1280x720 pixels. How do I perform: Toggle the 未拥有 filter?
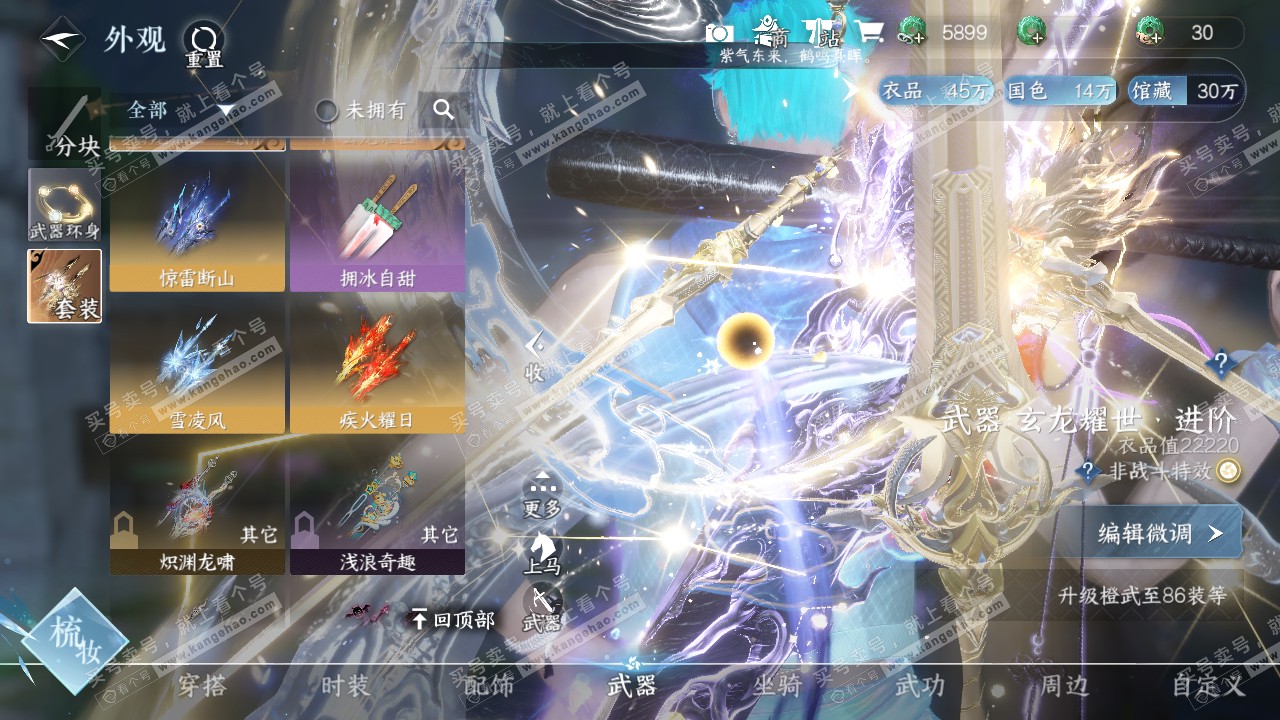(x=361, y=110)
